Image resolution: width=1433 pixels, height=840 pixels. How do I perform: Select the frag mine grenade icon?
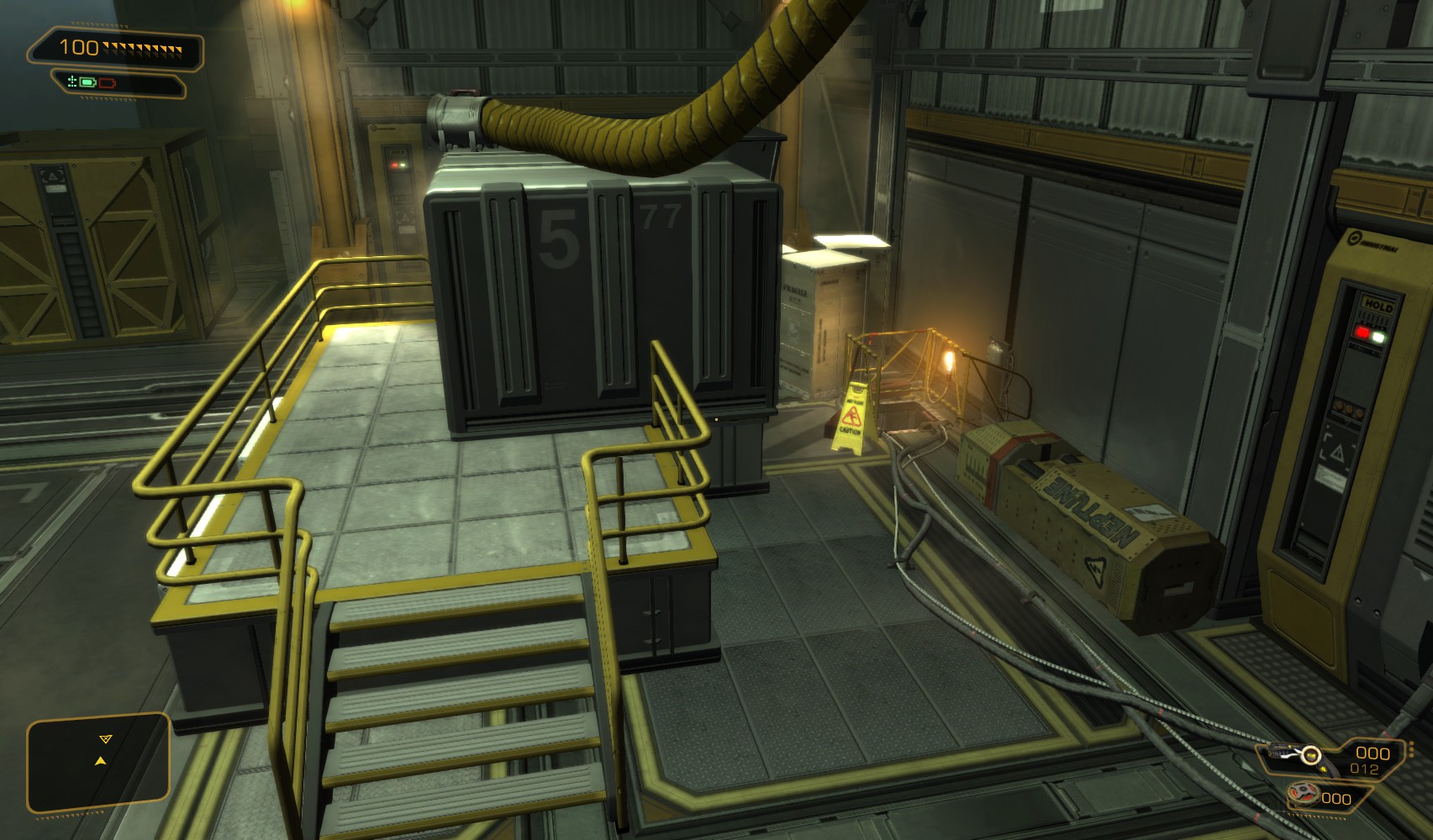1304,794
